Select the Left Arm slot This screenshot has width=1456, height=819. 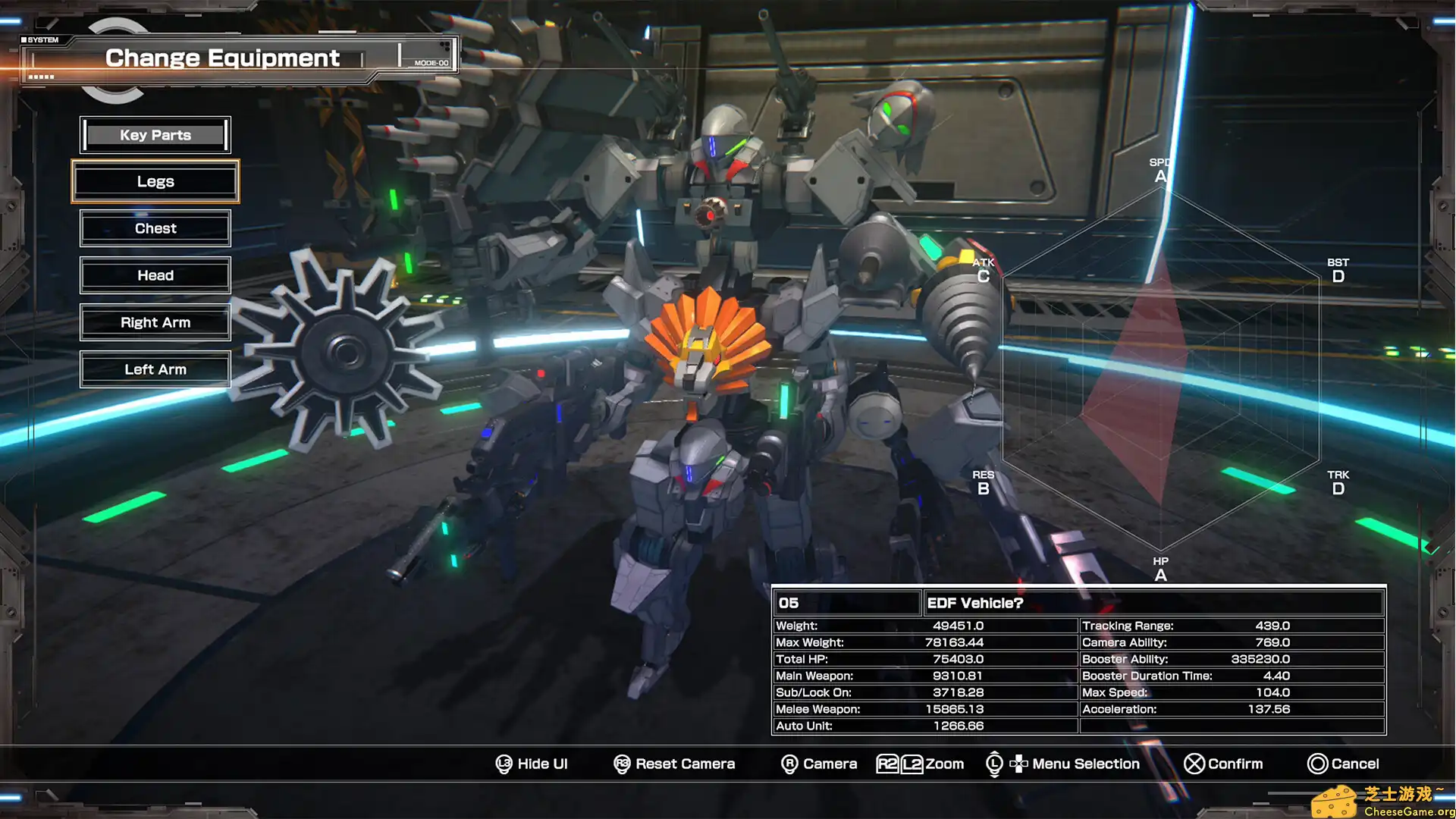click(155, 369)
